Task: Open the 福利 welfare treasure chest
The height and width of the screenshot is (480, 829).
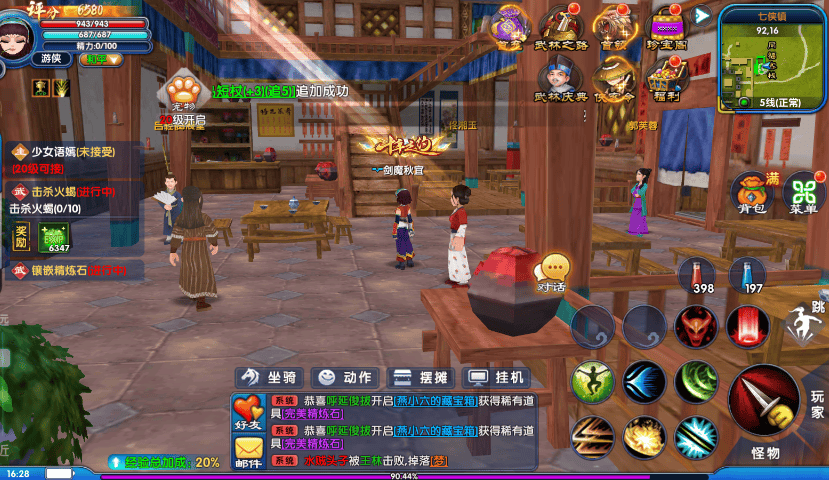Action: click(666, 79)
